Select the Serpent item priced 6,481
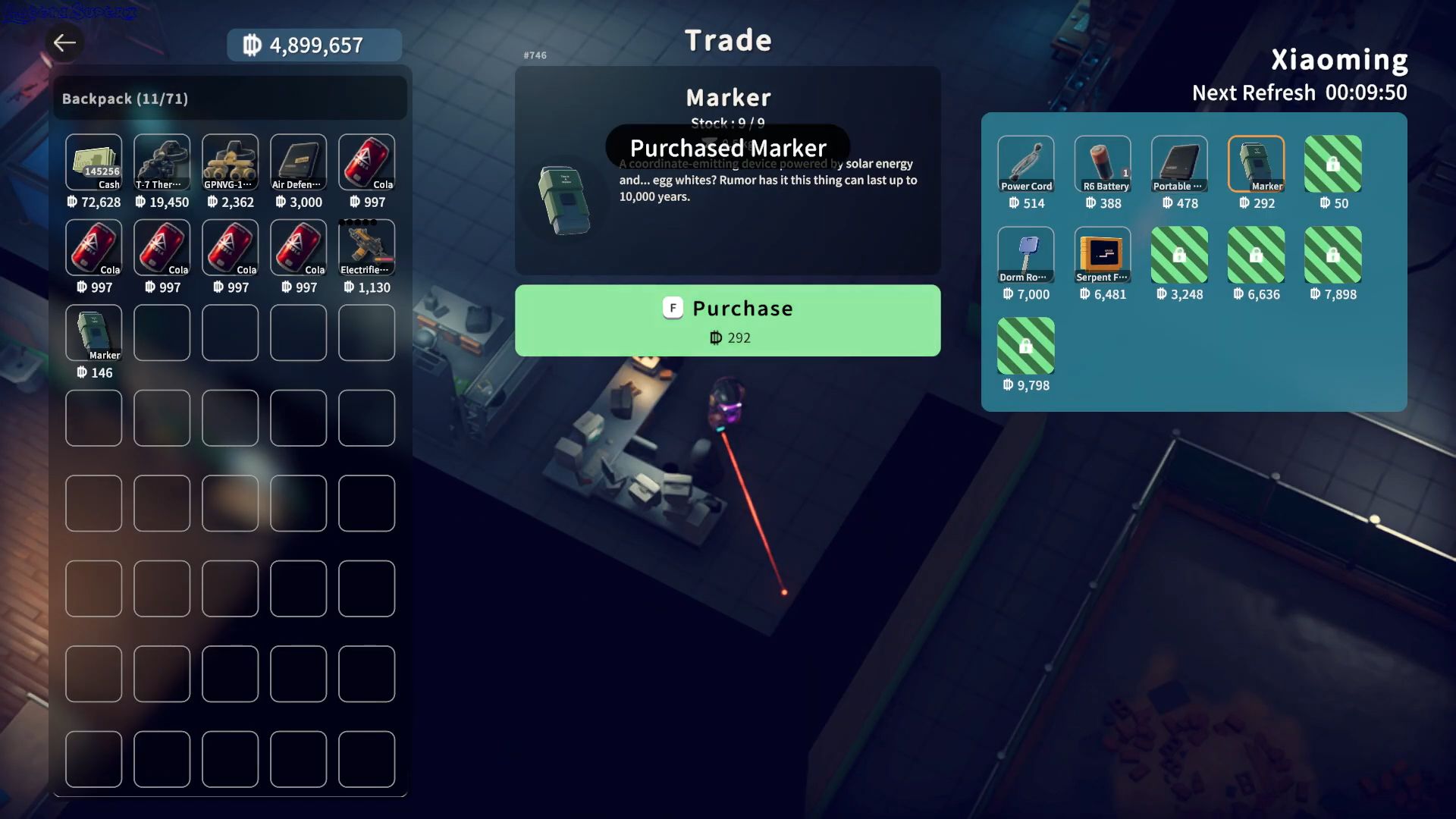This screenshot has height=819, width=1456. tap(1103, 255)
